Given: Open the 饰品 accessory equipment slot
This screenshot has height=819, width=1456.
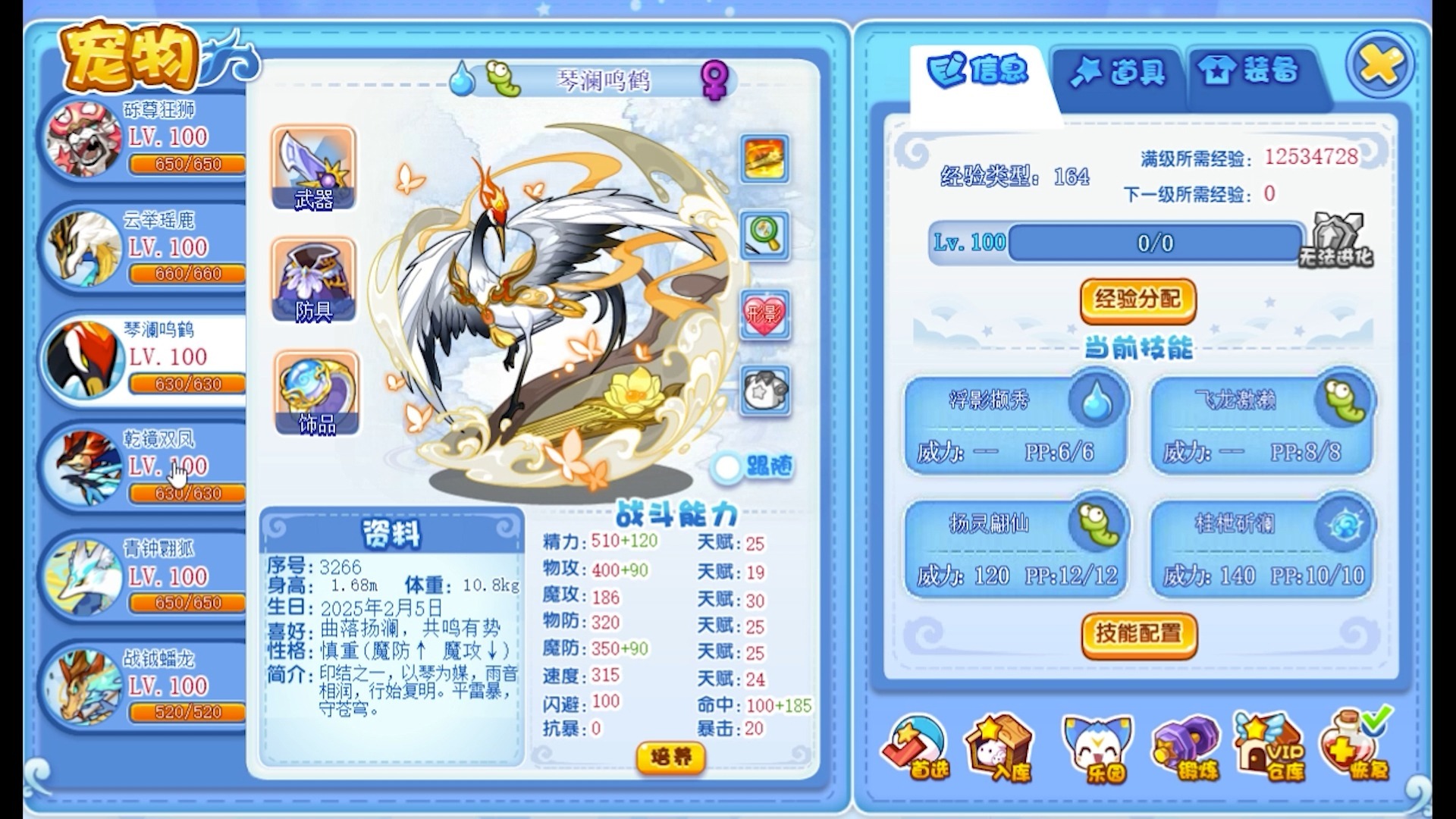Looking at the screenshot, I should [x=315, y=393].
